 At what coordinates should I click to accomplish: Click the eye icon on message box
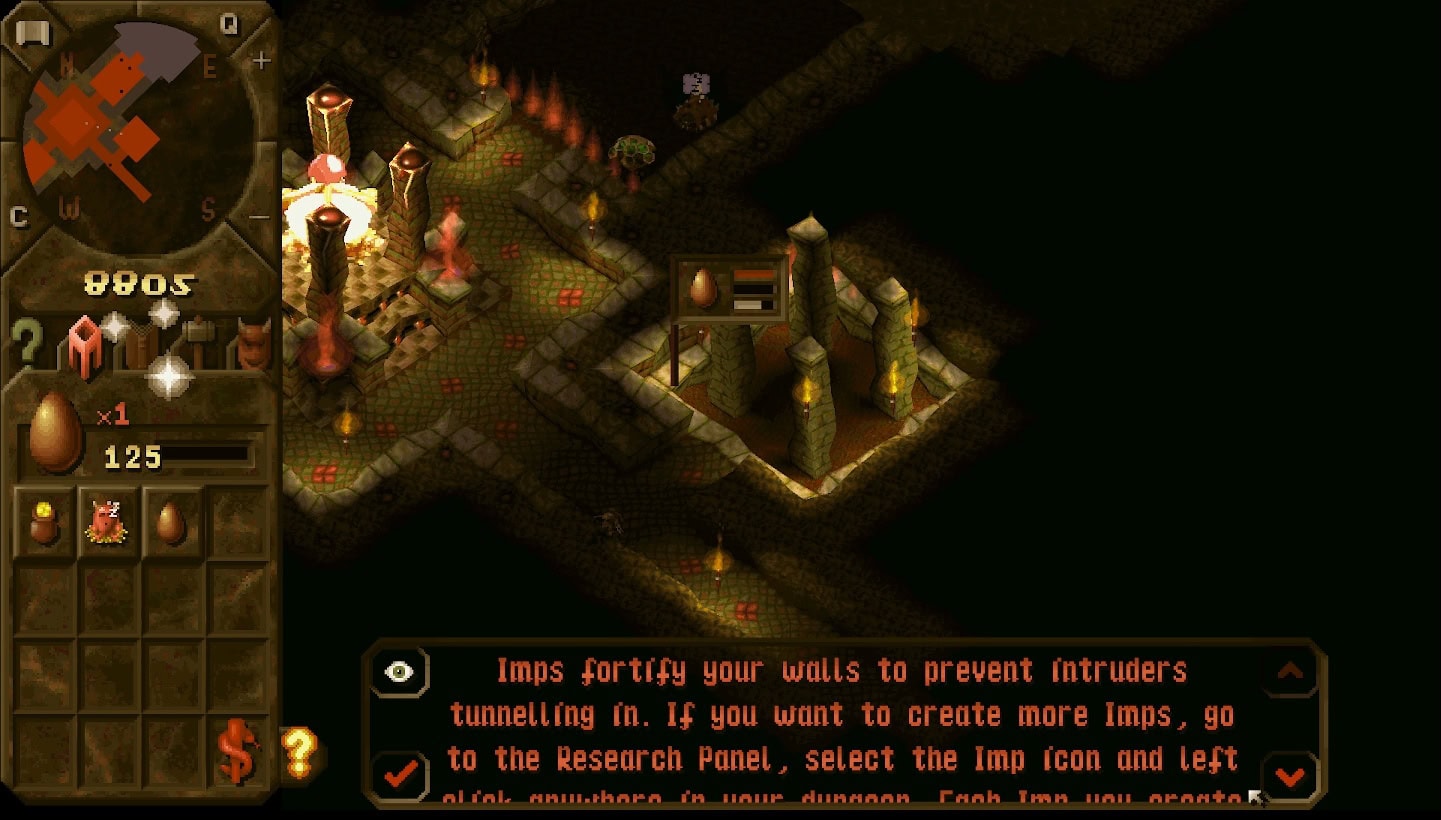click(399, 672)
